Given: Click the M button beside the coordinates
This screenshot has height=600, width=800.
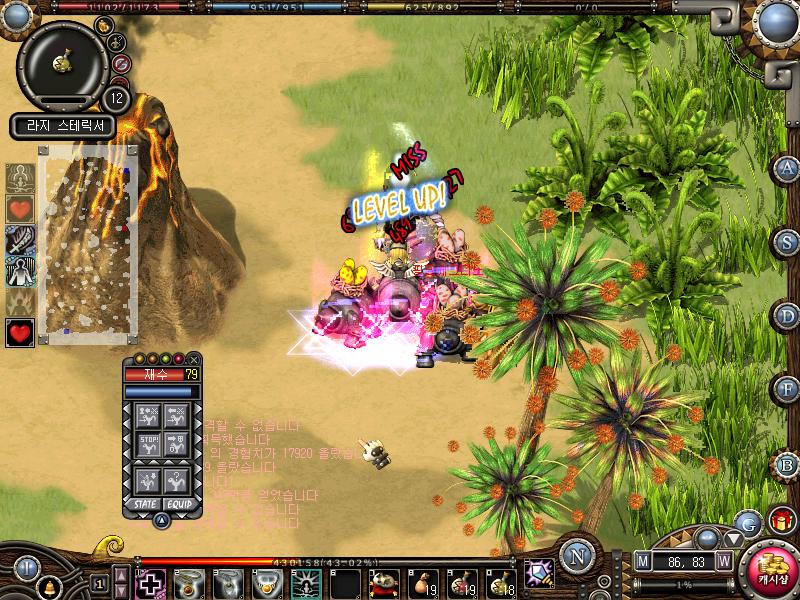Looking at the screenshot, I should [643, 562].
